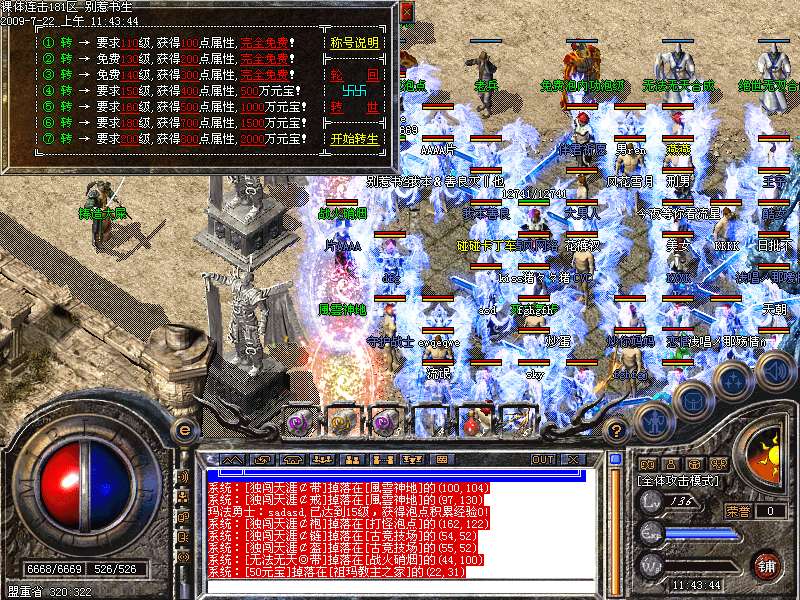Screen dimensions: 800x600
Task: Open the question mark help button
Action: [617, 431]
